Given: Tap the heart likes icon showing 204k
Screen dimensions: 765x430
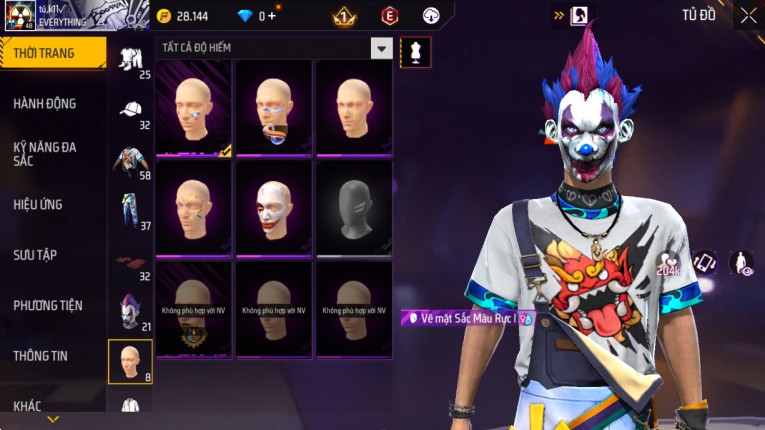Looking at the screenshot, I should [668, 264].
